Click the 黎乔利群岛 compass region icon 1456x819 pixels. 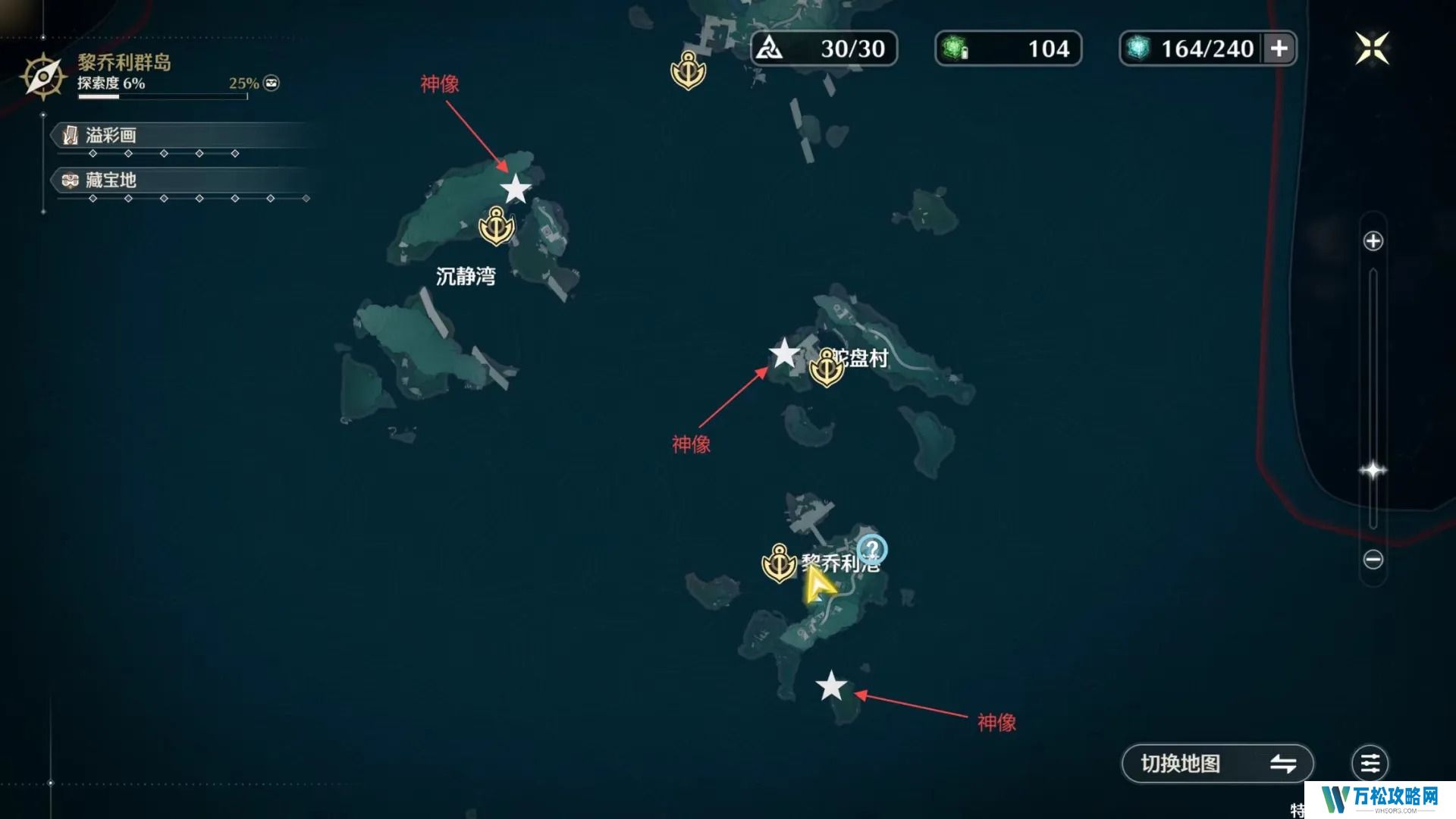click(43, 76)
